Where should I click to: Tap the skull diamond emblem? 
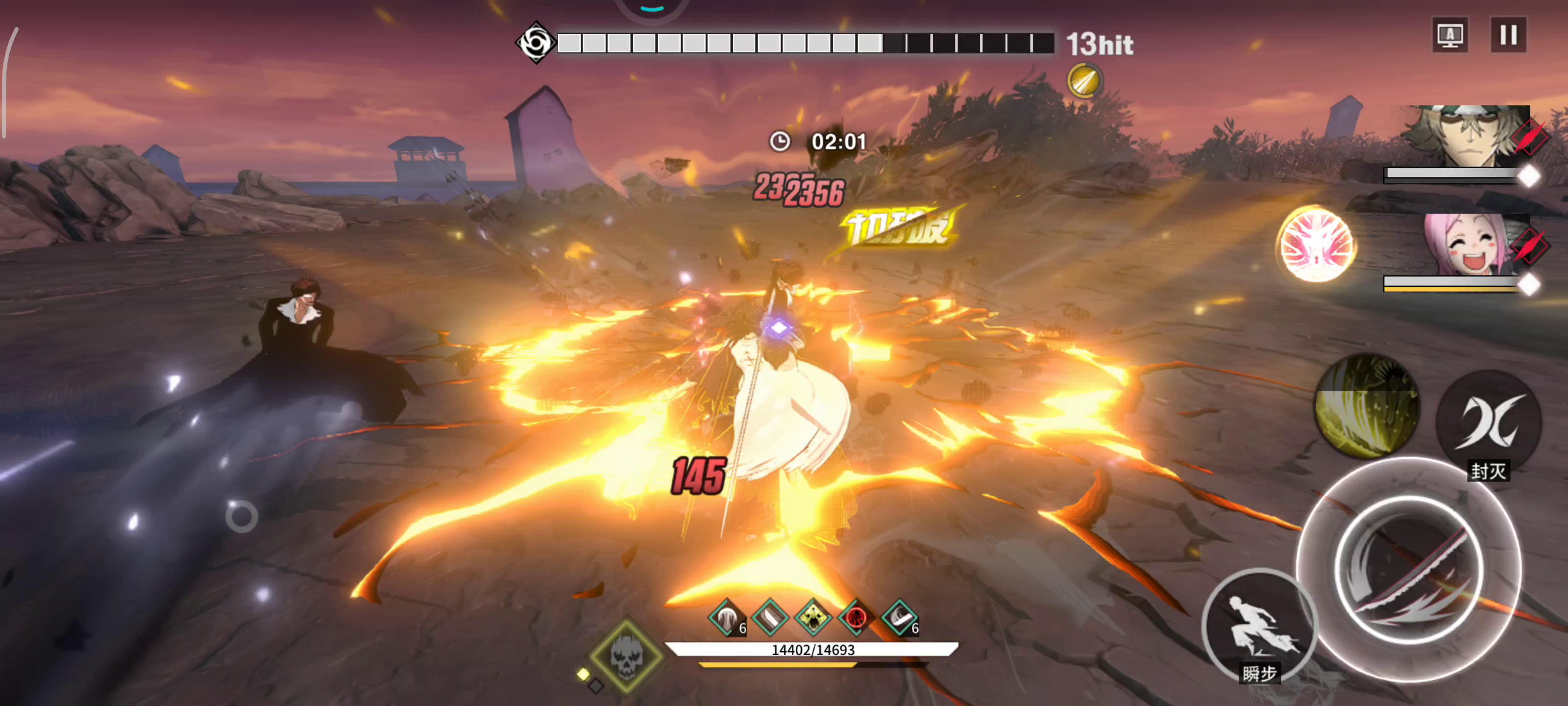point(626,656)
